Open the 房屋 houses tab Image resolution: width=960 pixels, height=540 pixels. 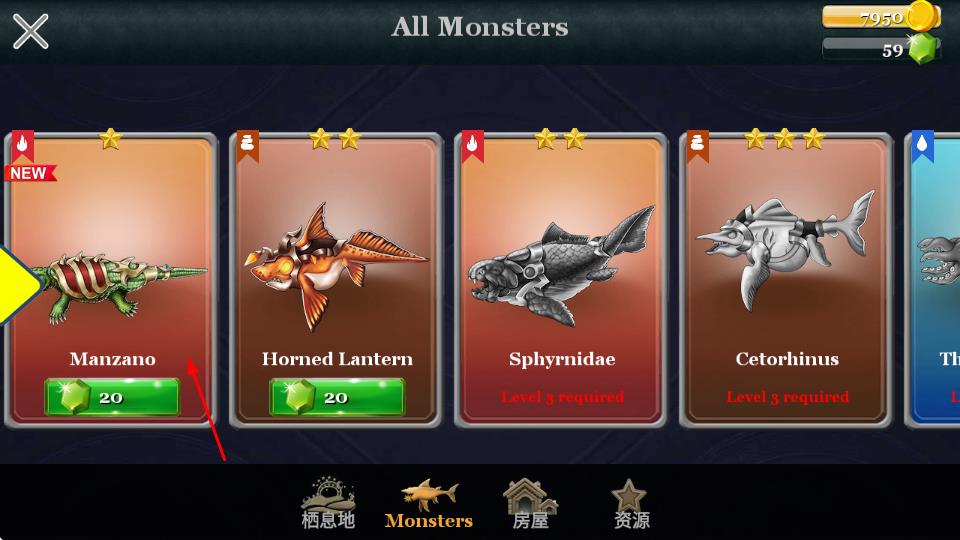pyautogui.click(x=531, y=503)
